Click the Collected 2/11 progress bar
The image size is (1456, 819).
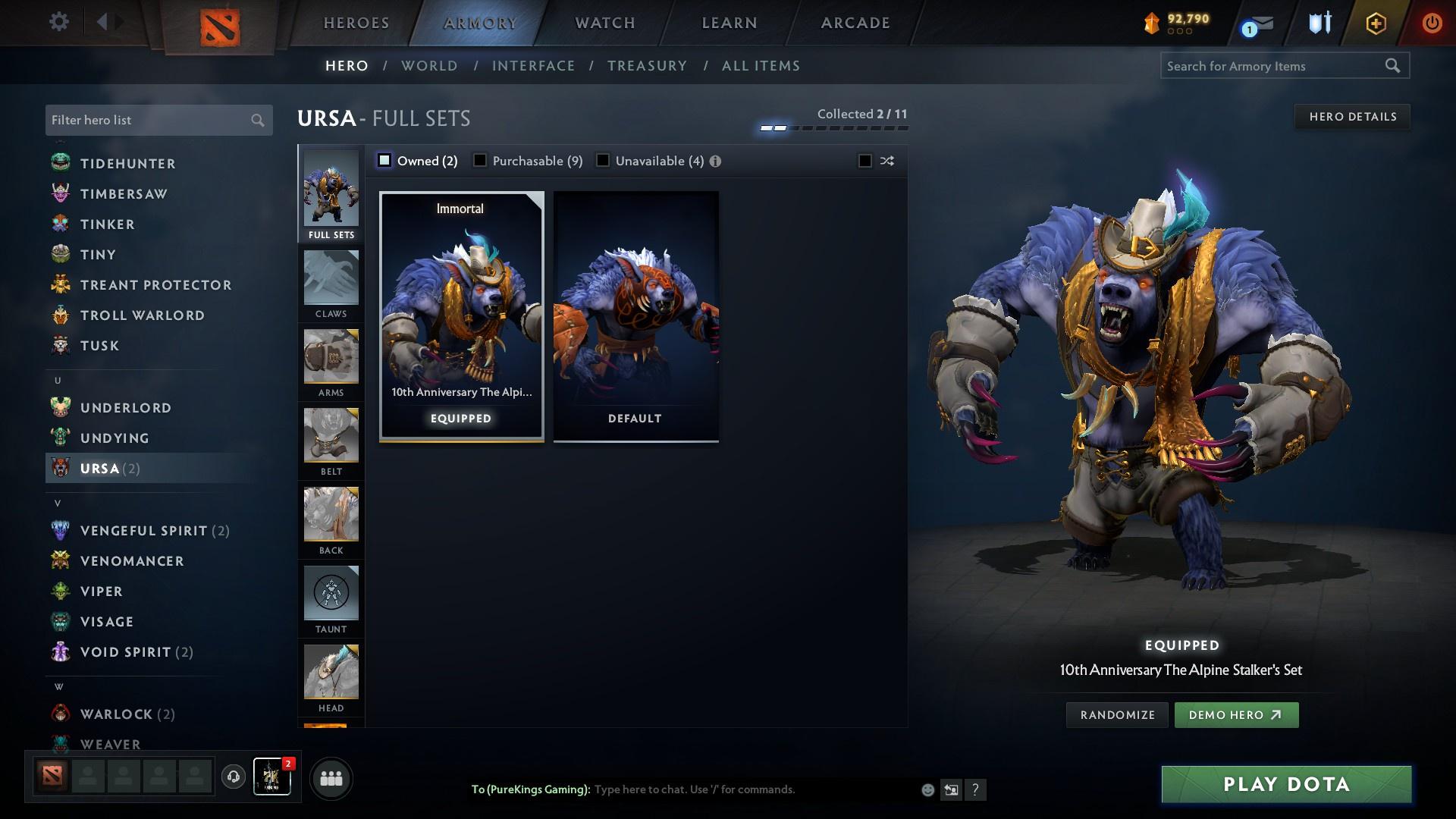tap(834, 127)
